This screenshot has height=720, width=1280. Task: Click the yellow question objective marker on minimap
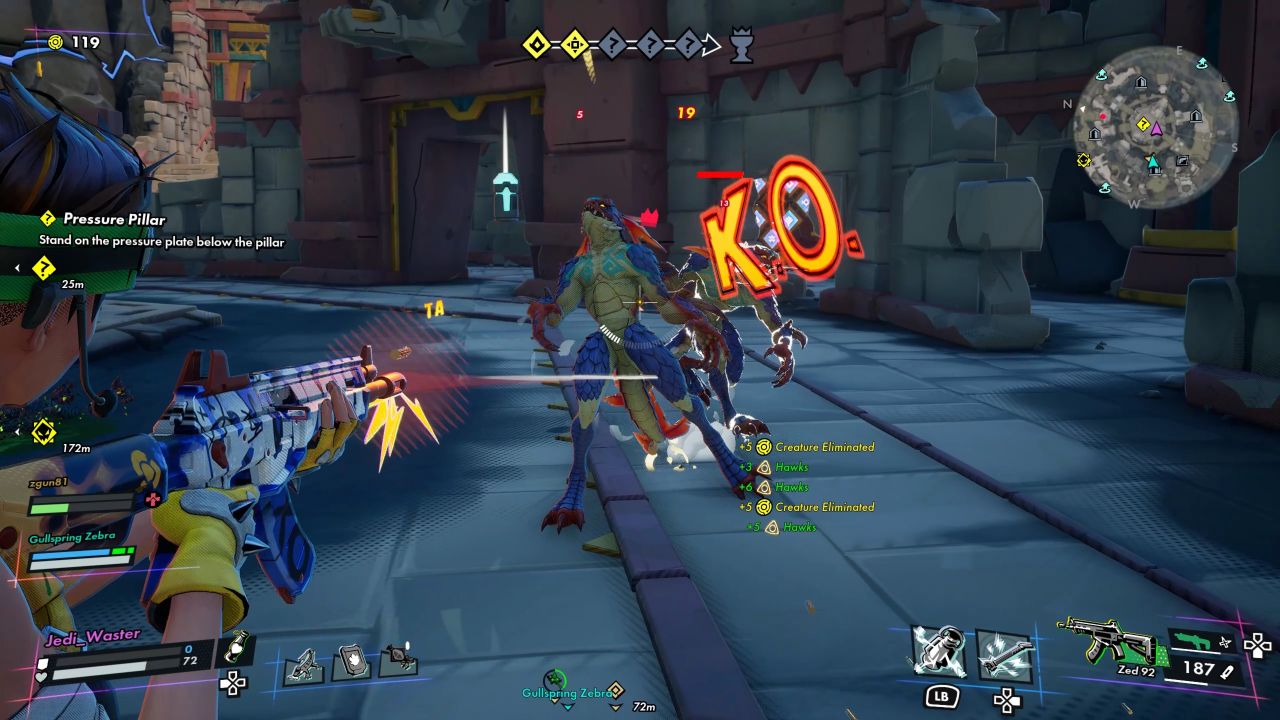1143,124
